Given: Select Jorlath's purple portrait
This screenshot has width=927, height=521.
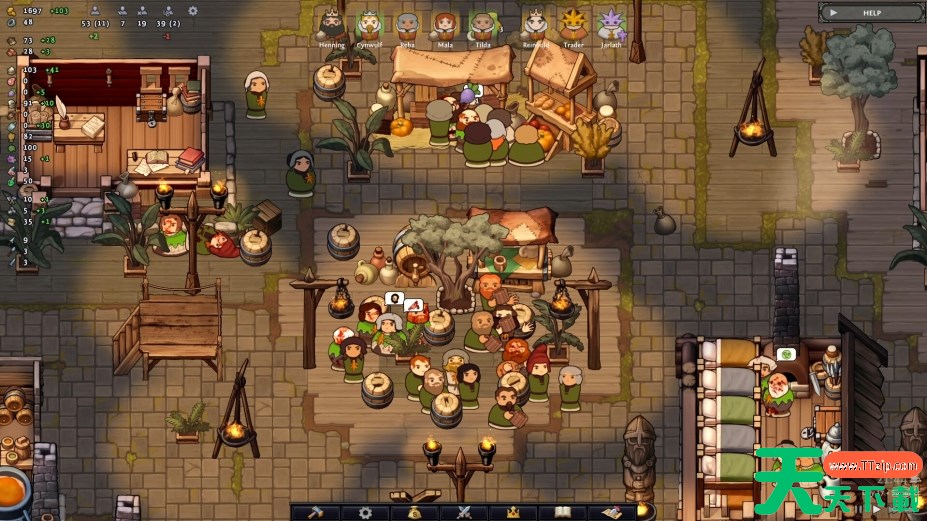Looking at the screenshot, I should click(610, 24).
